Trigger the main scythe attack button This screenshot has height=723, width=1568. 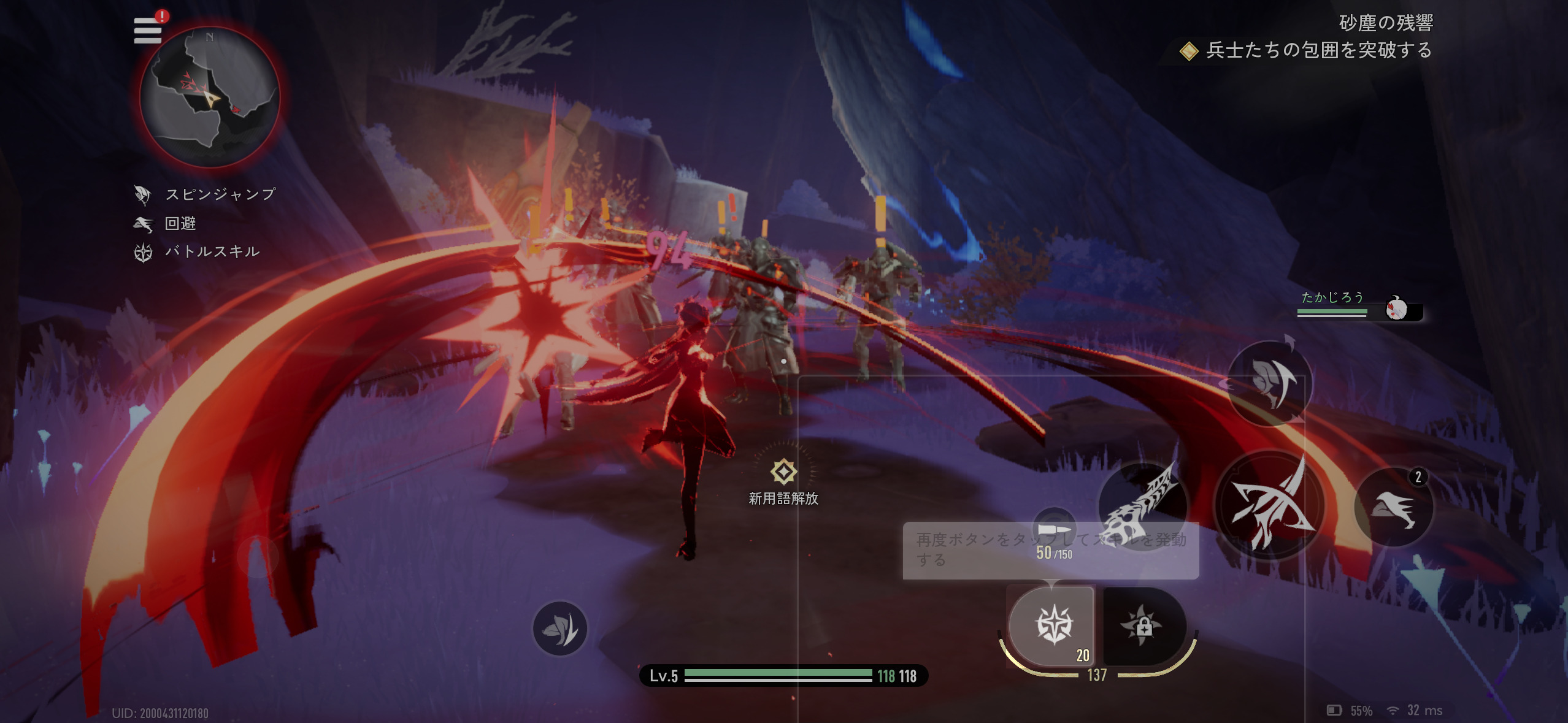[x=1269, y=505]
